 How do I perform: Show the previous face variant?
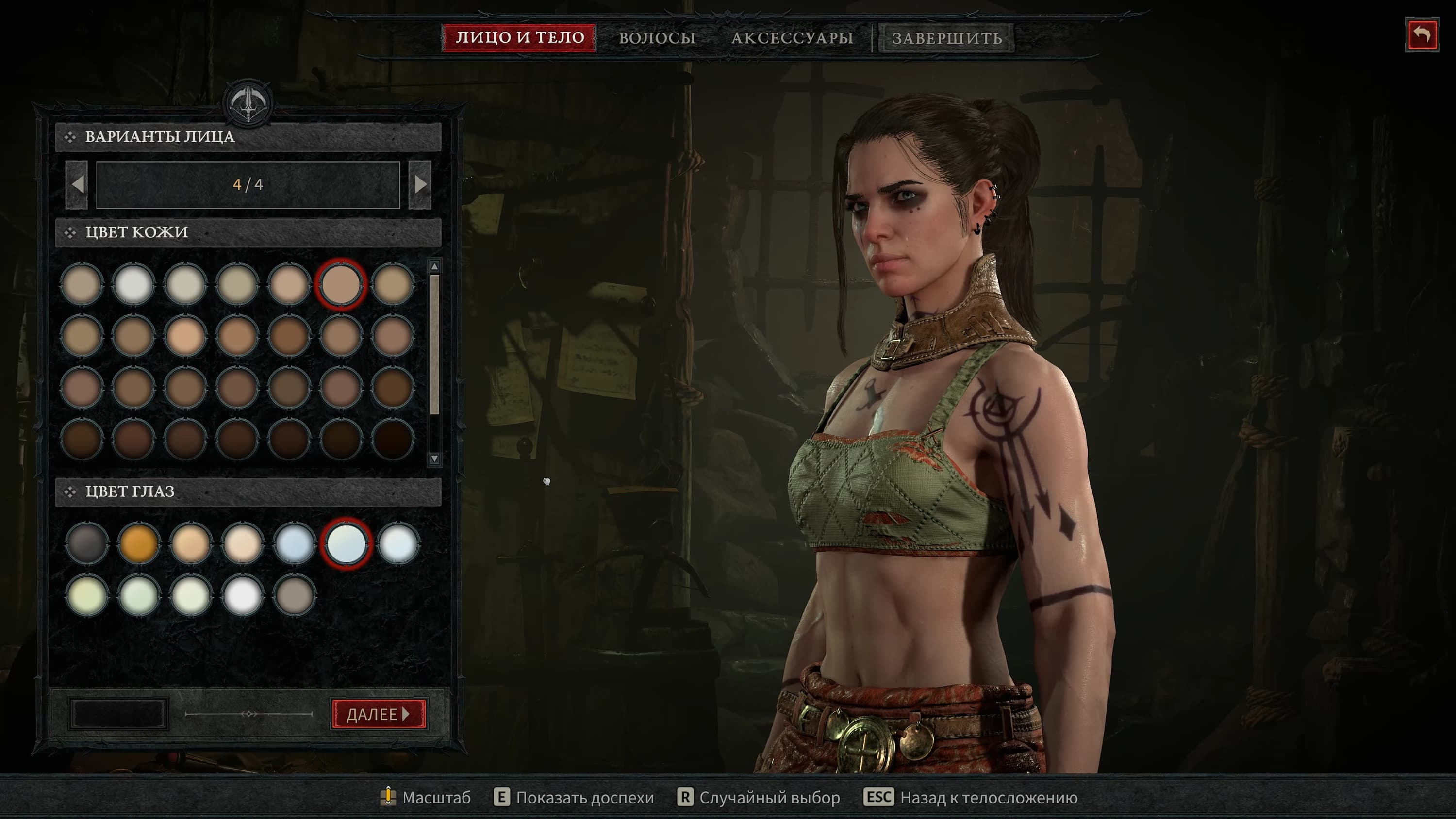pyautogui.click(x=78, y=184)
